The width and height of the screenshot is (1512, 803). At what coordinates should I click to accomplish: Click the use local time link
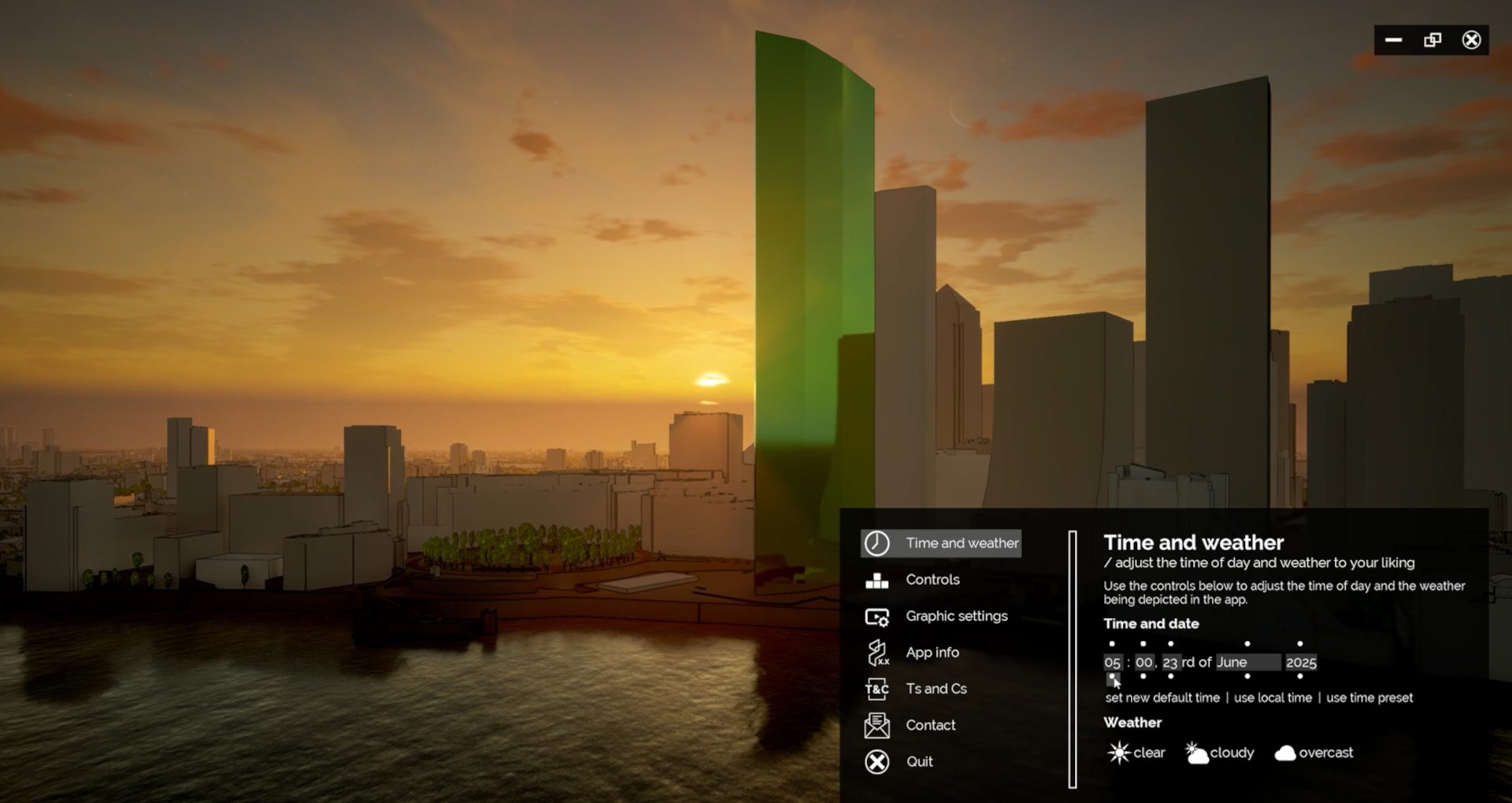tap(1273, 698)
